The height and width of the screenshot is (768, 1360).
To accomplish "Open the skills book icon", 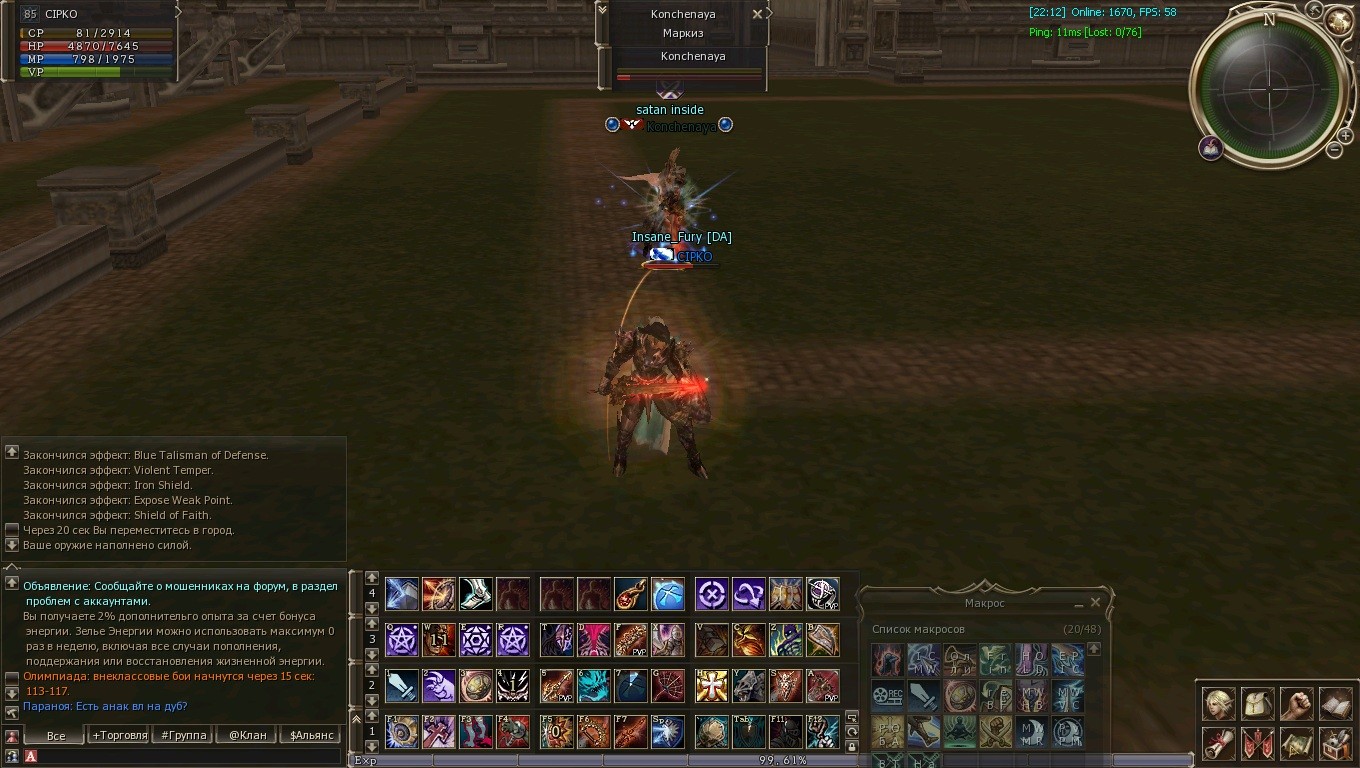I will tap(1336, 704).
